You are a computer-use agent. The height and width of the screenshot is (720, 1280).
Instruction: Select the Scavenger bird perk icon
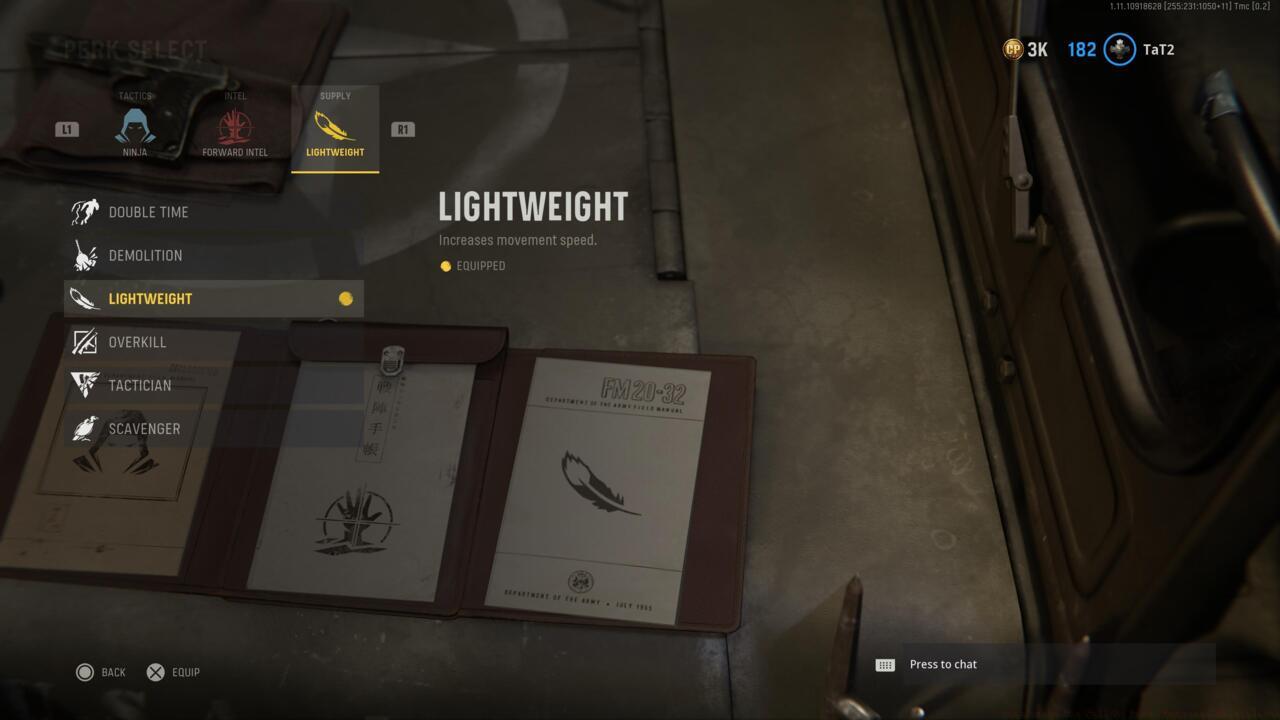85,428
